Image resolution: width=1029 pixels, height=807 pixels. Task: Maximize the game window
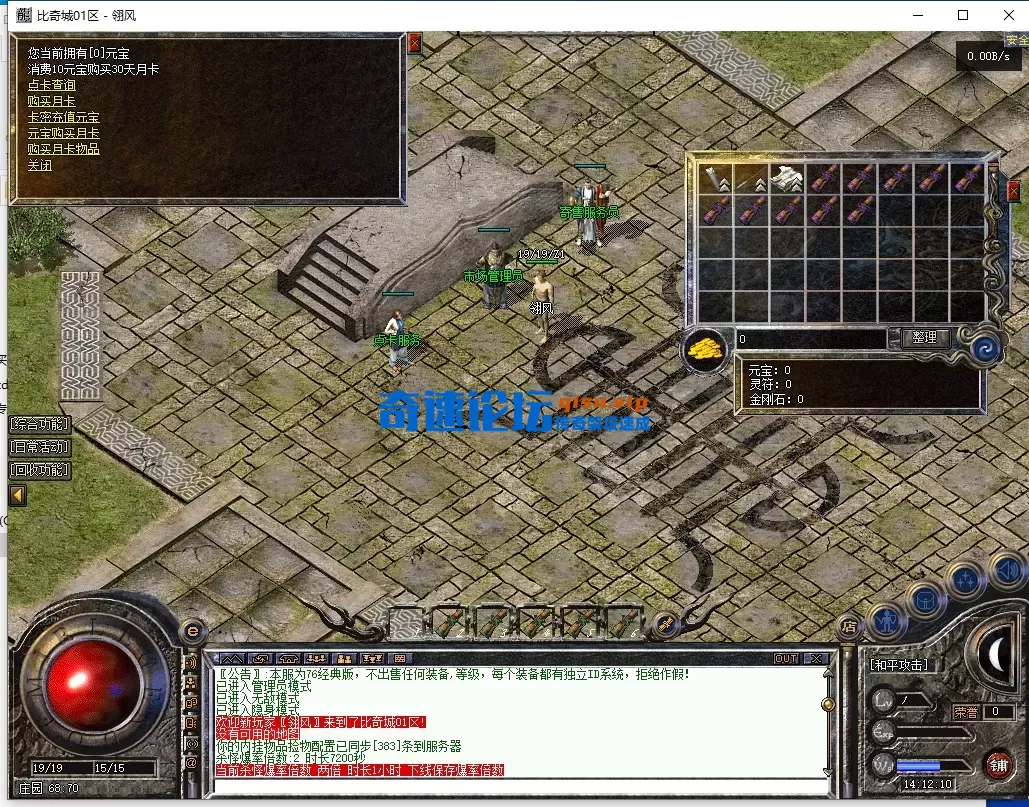[963, 15]
